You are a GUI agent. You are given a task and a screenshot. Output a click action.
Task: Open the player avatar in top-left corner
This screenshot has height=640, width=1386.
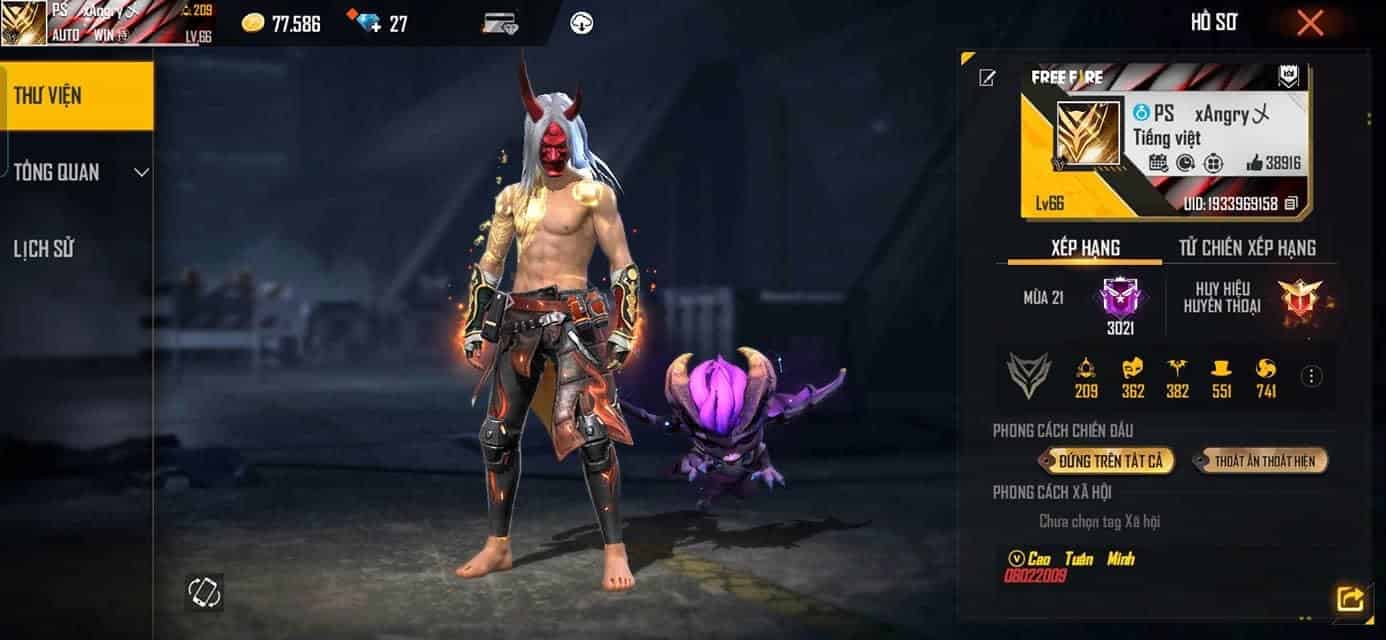click(x=24, y=23)
